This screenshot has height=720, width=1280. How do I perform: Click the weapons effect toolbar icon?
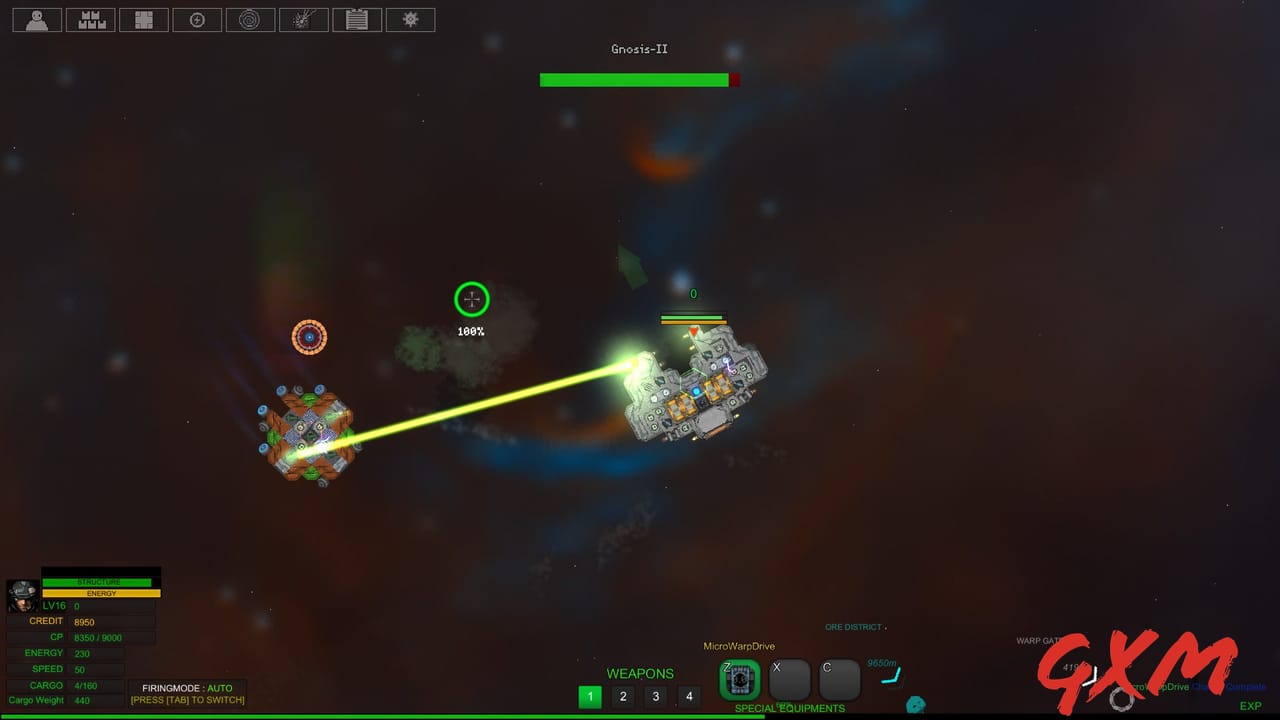[x=304, y=19]
